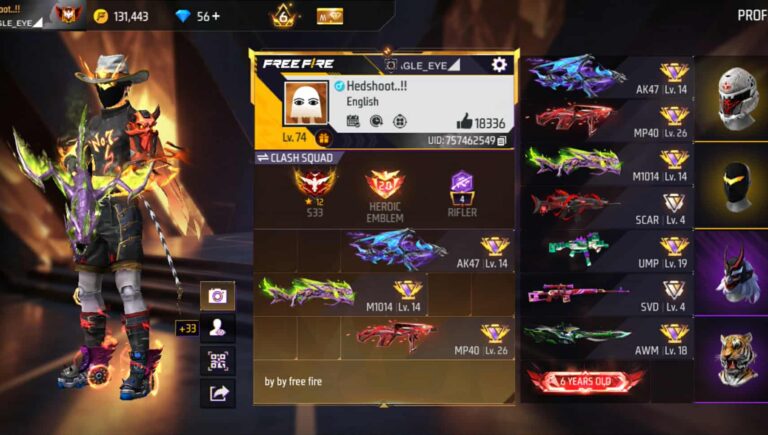Show the profile QR code
This screenshot has height=435, width=768.
point(217,360)
